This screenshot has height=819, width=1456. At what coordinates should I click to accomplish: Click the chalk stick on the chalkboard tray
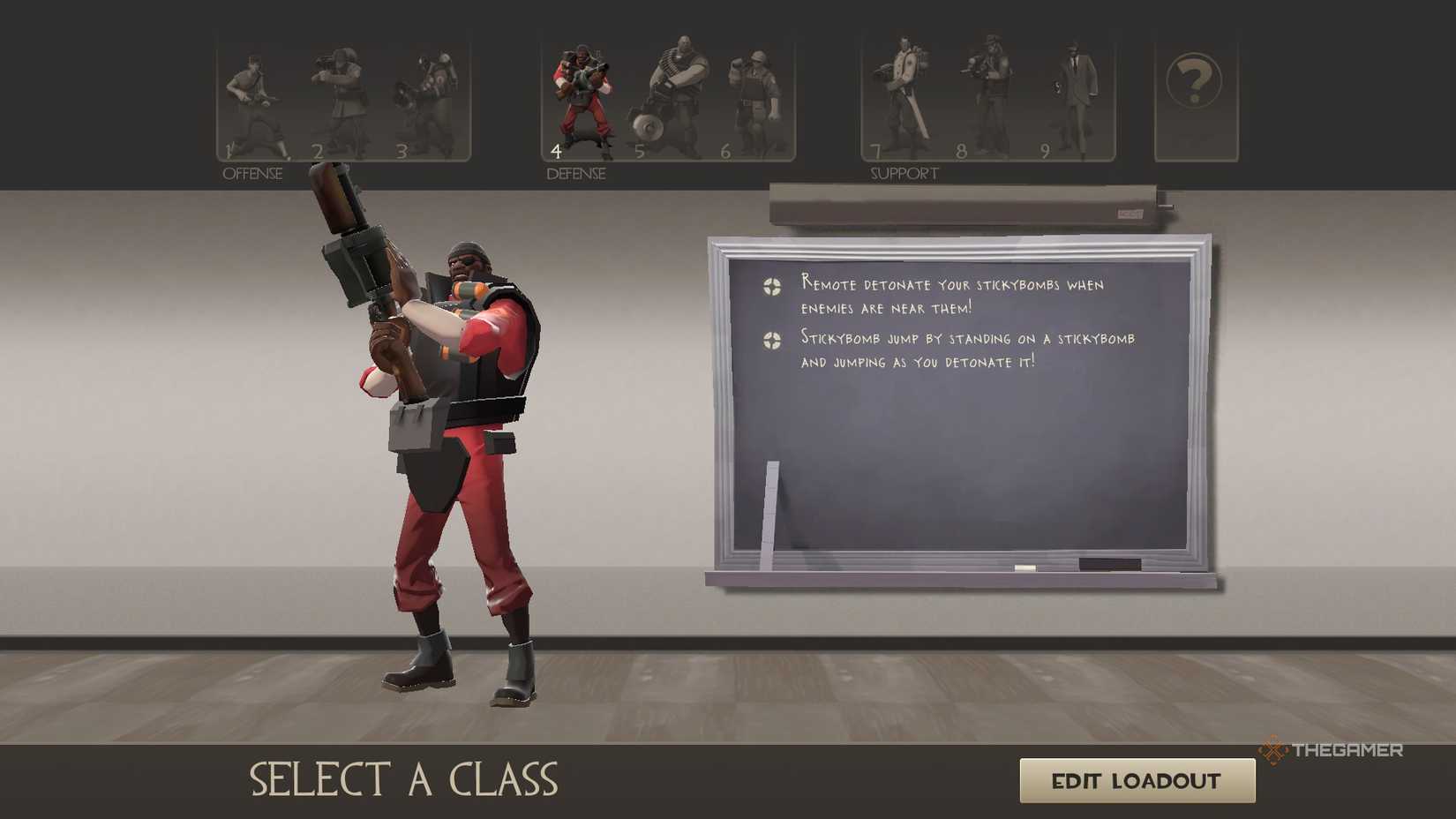tap(772, 512)
